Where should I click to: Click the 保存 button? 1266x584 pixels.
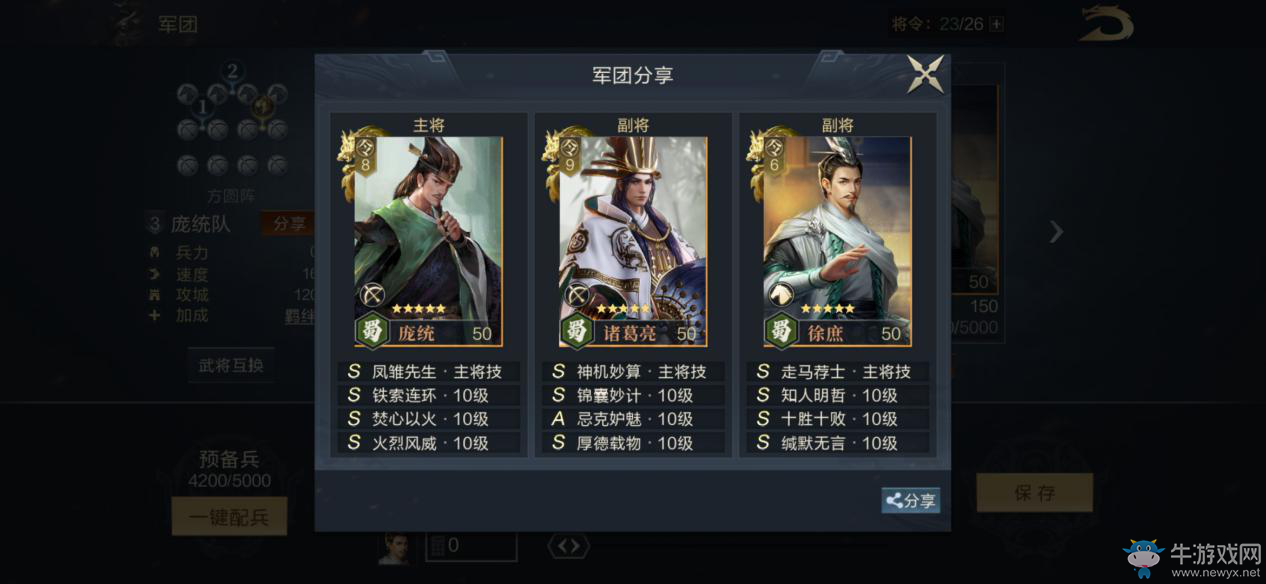[1034, 493]
